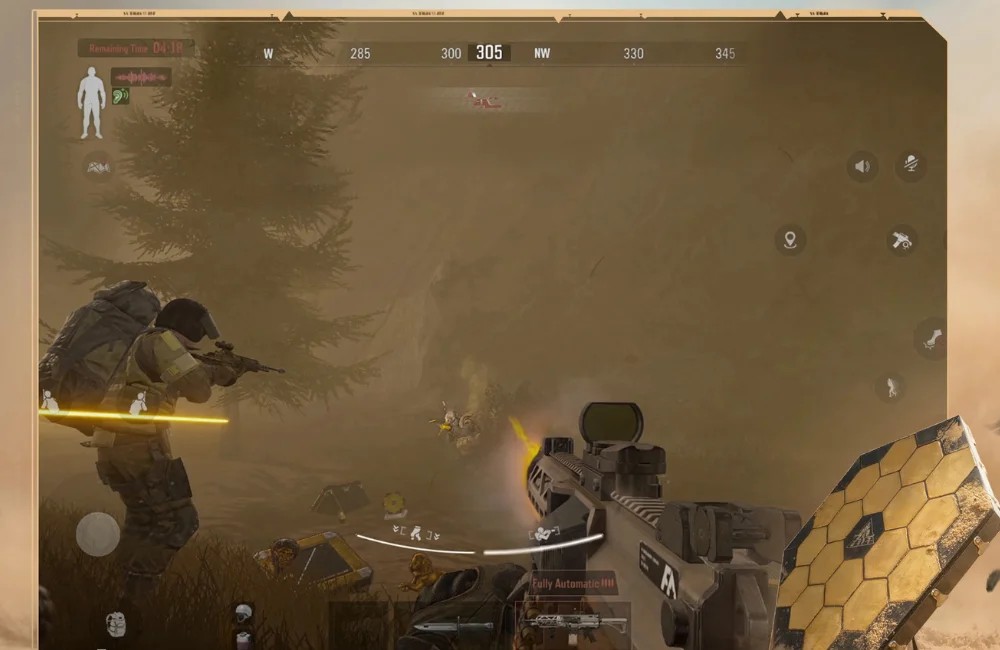
Task: Switch fire mode from Fully Automatic
Action: [573, 583]
